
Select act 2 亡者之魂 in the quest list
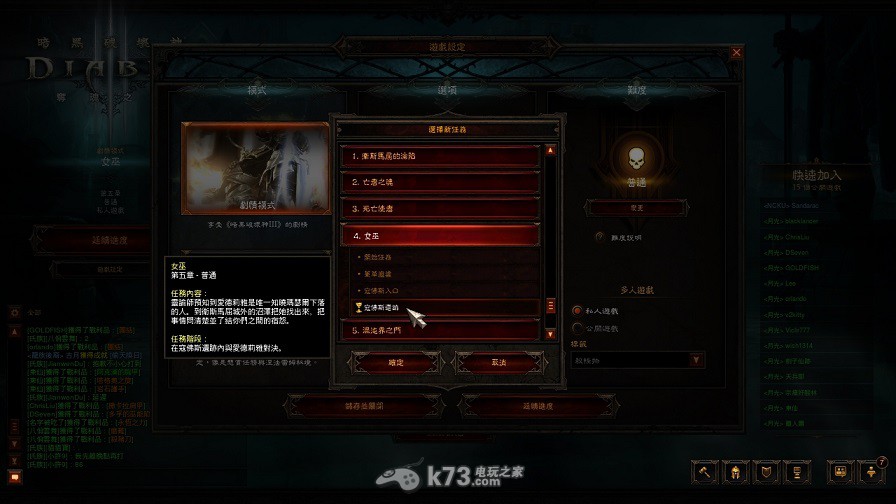click(x=441, y=182)
